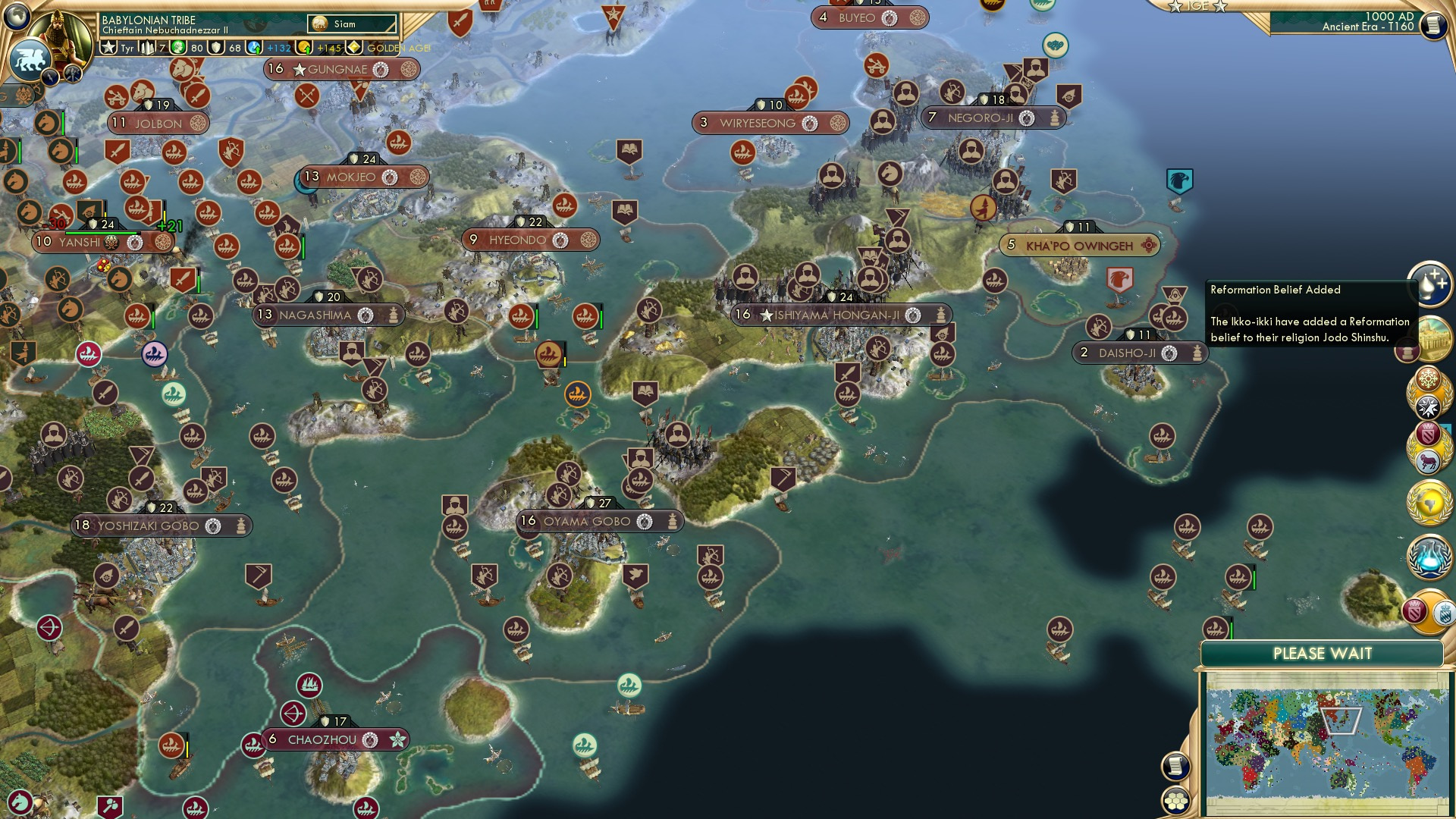Click the Golden Age diamond icon in top bar
Image resolution: width=1456 pixels, height=819 pixels.
(353, 46)
